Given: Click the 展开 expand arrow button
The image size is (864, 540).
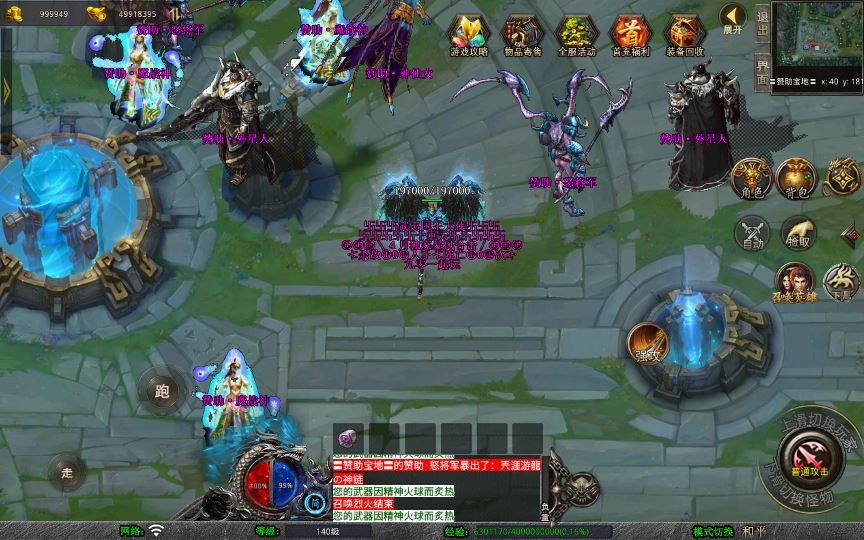Looking at the screenshot, I should pos(733,19).
